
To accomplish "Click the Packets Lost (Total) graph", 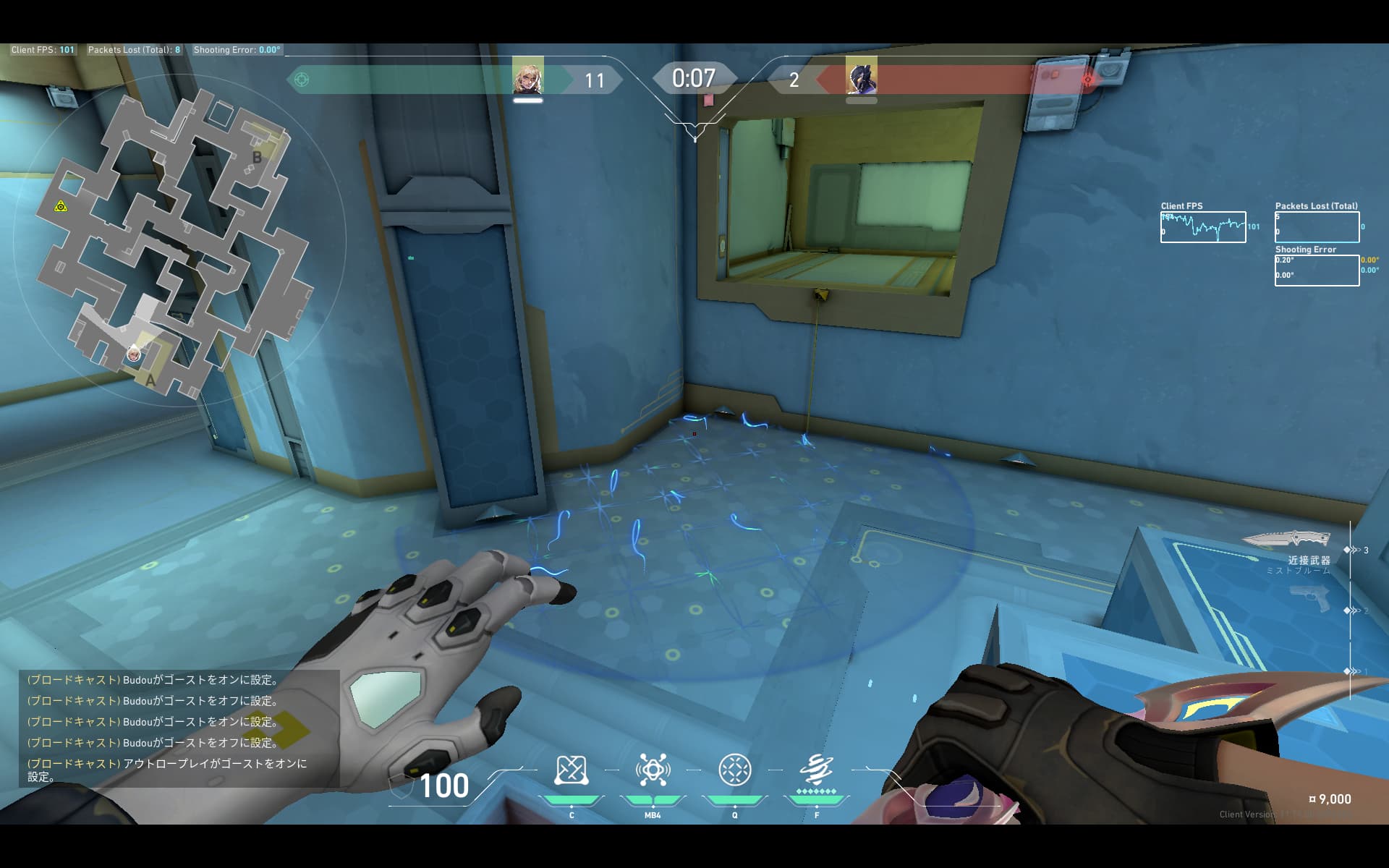I will 1317,227.
